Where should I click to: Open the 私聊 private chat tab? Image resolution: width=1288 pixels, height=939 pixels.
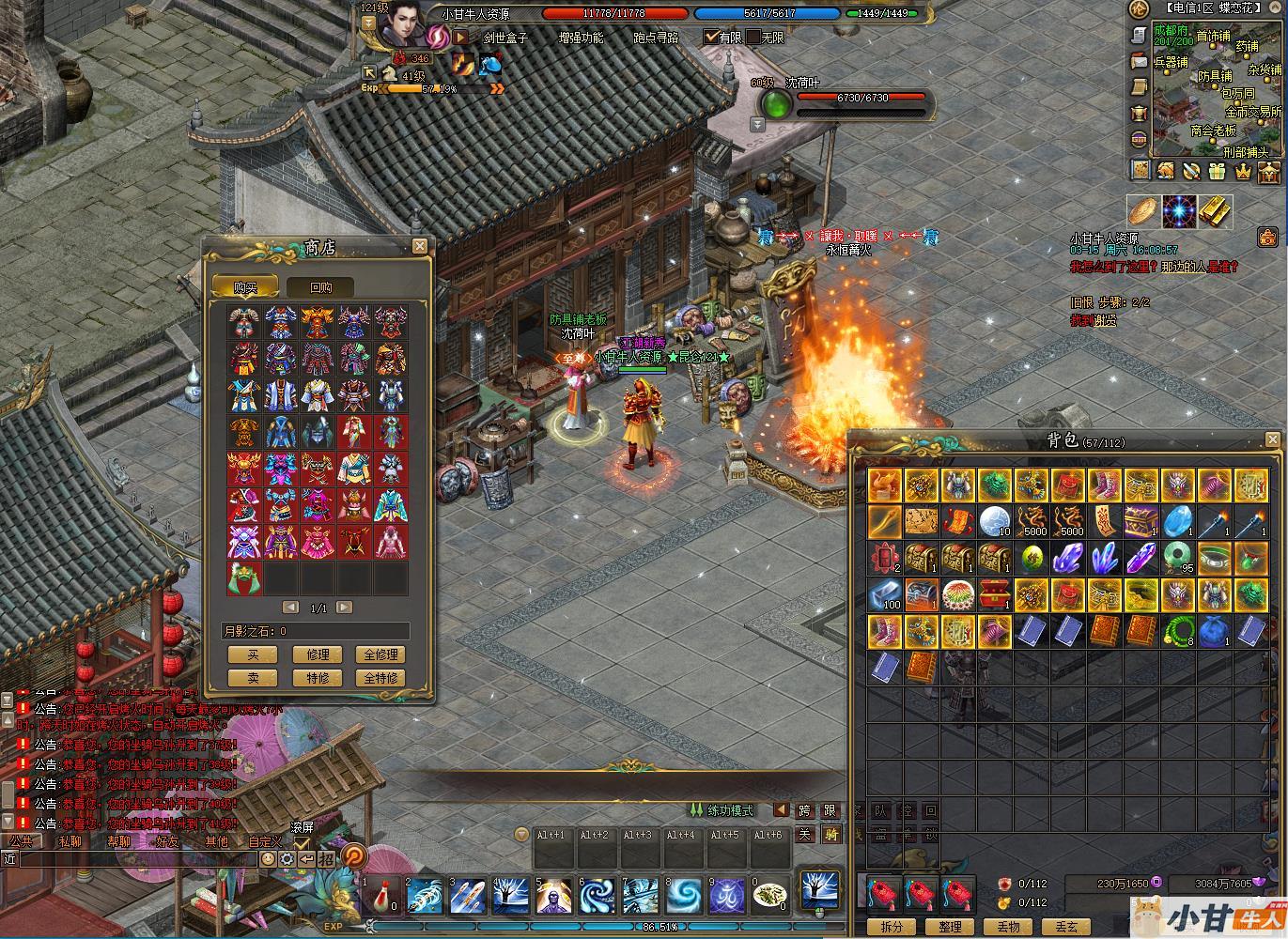click(71, 841)
